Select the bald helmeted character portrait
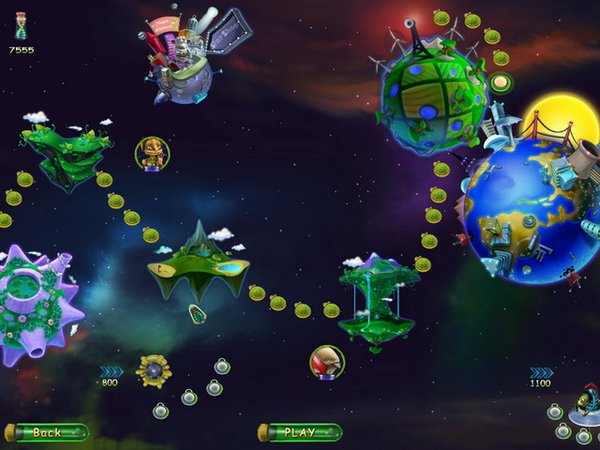 click(x=326, y=361)
